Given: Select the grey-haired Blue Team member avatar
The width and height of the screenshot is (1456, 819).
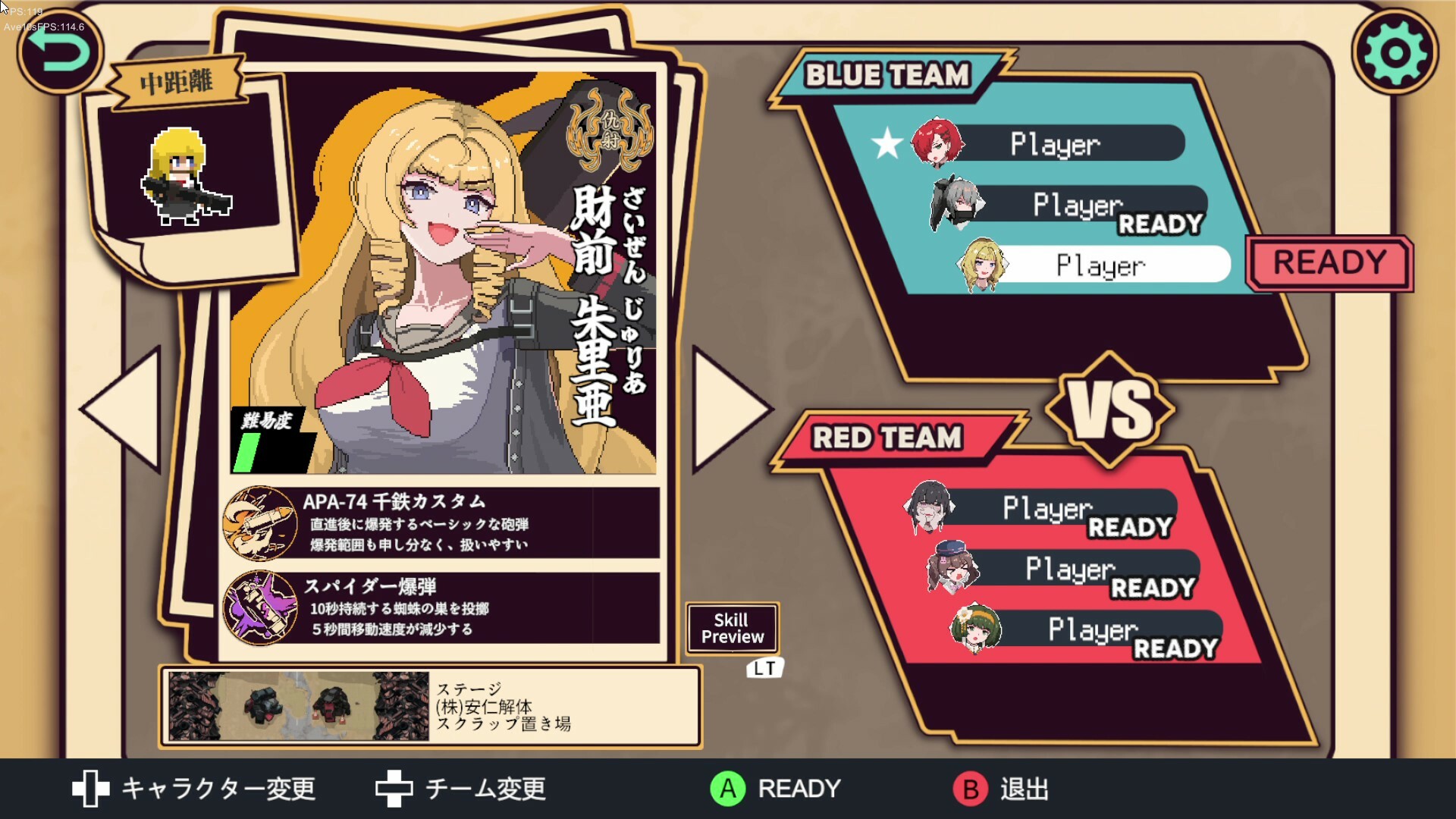Looking at the screenshot, I should [x=954, y=203].
